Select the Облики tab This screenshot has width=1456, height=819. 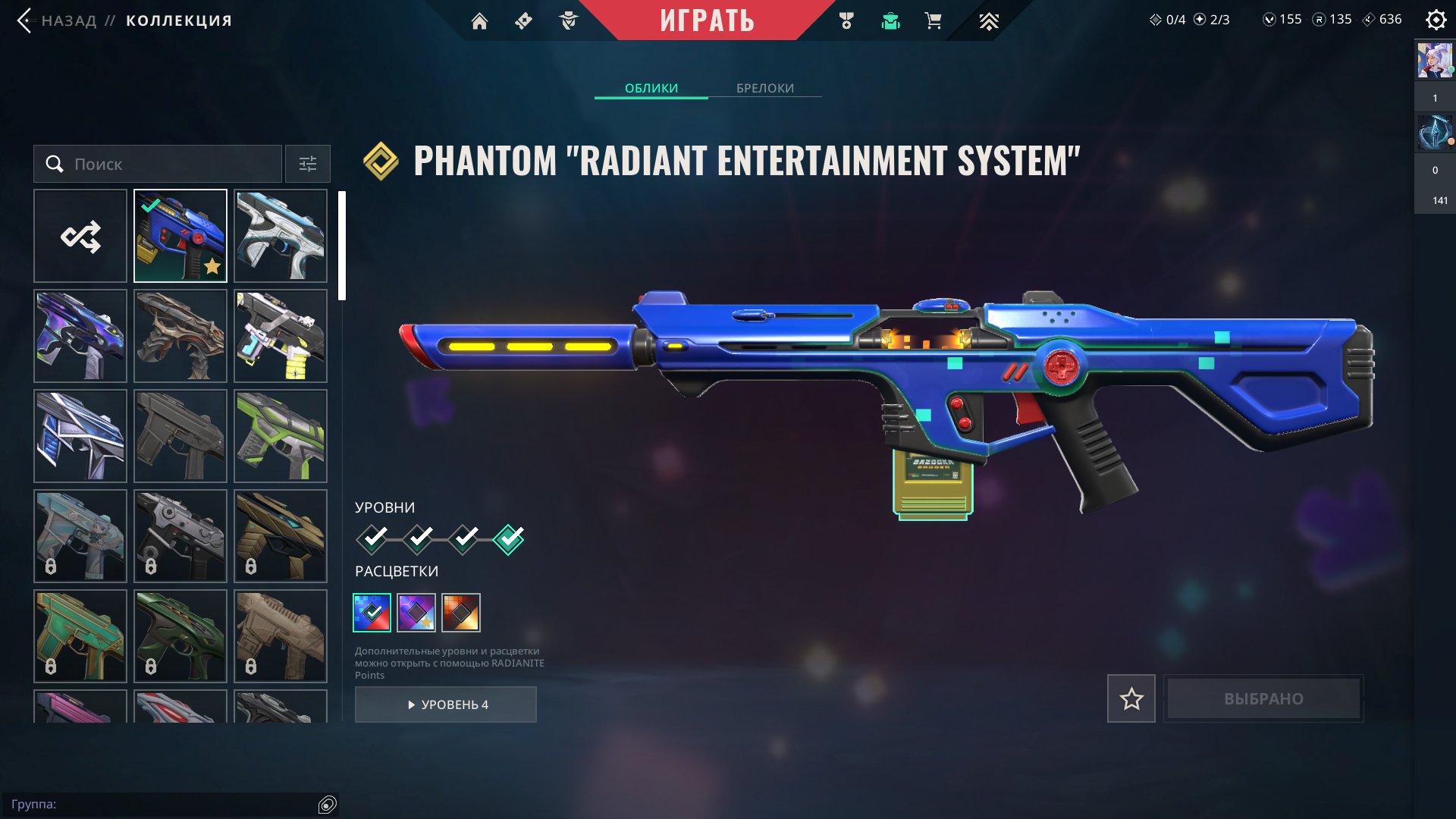click(651, 88)
